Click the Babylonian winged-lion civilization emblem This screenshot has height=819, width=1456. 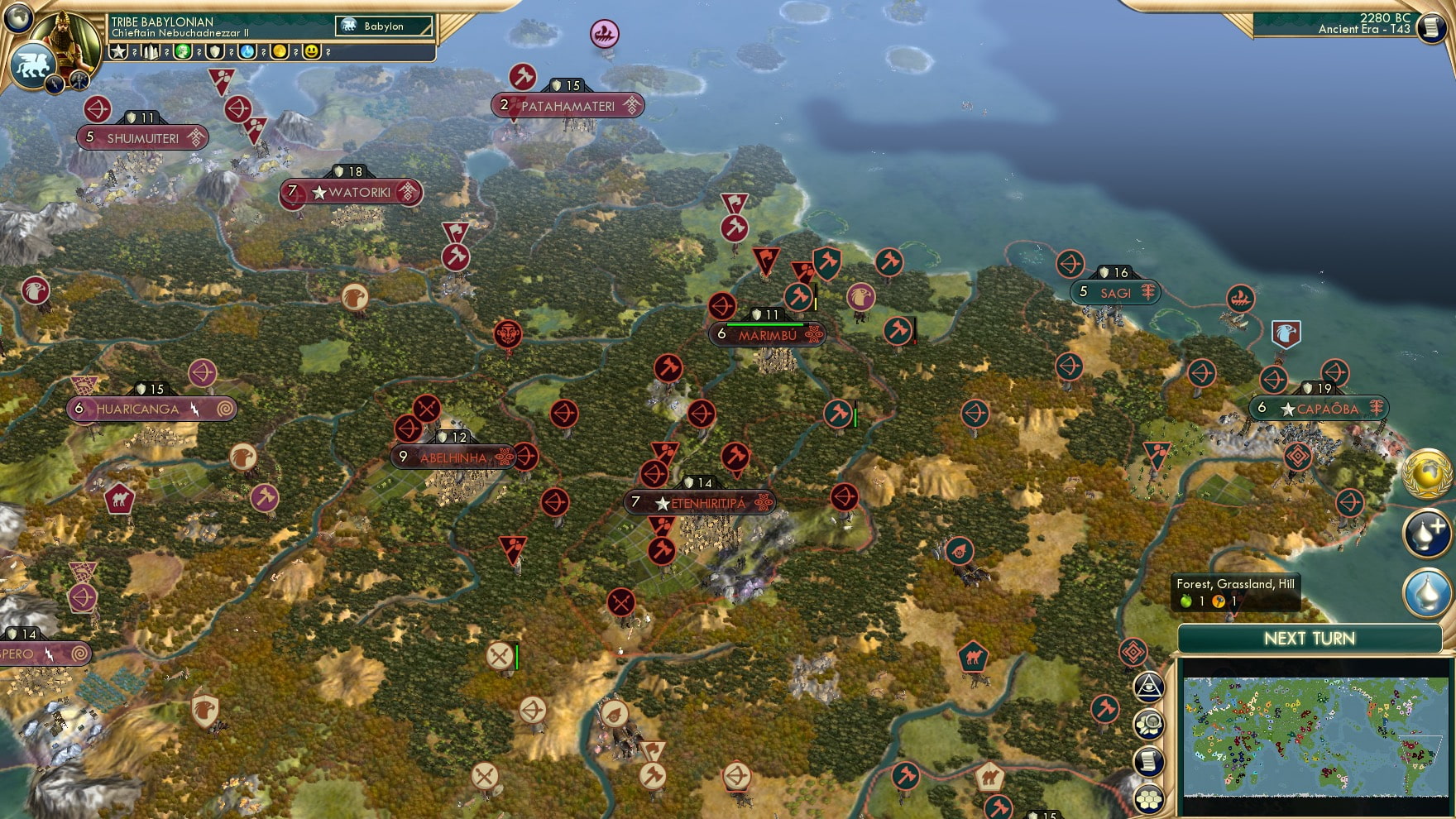(31, 62)
